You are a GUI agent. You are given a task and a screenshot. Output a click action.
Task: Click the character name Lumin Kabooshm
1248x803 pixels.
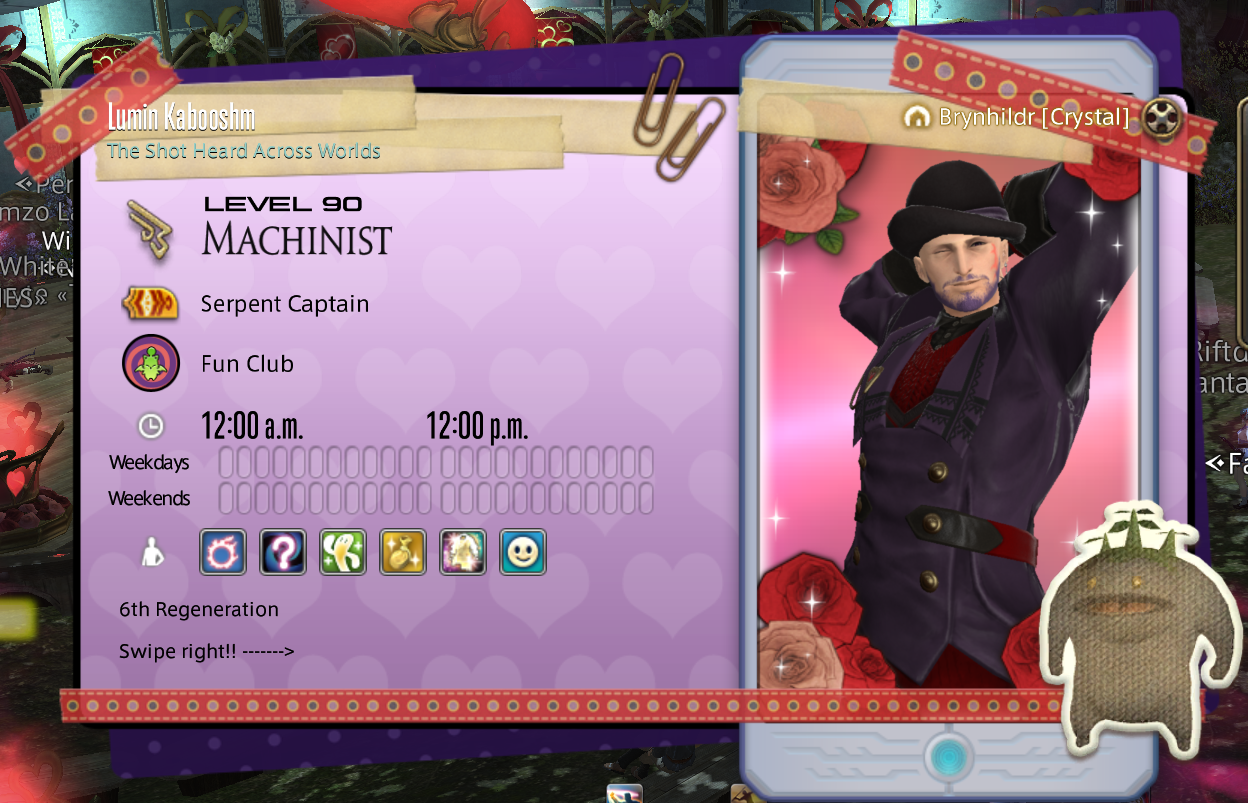[181, 118]
